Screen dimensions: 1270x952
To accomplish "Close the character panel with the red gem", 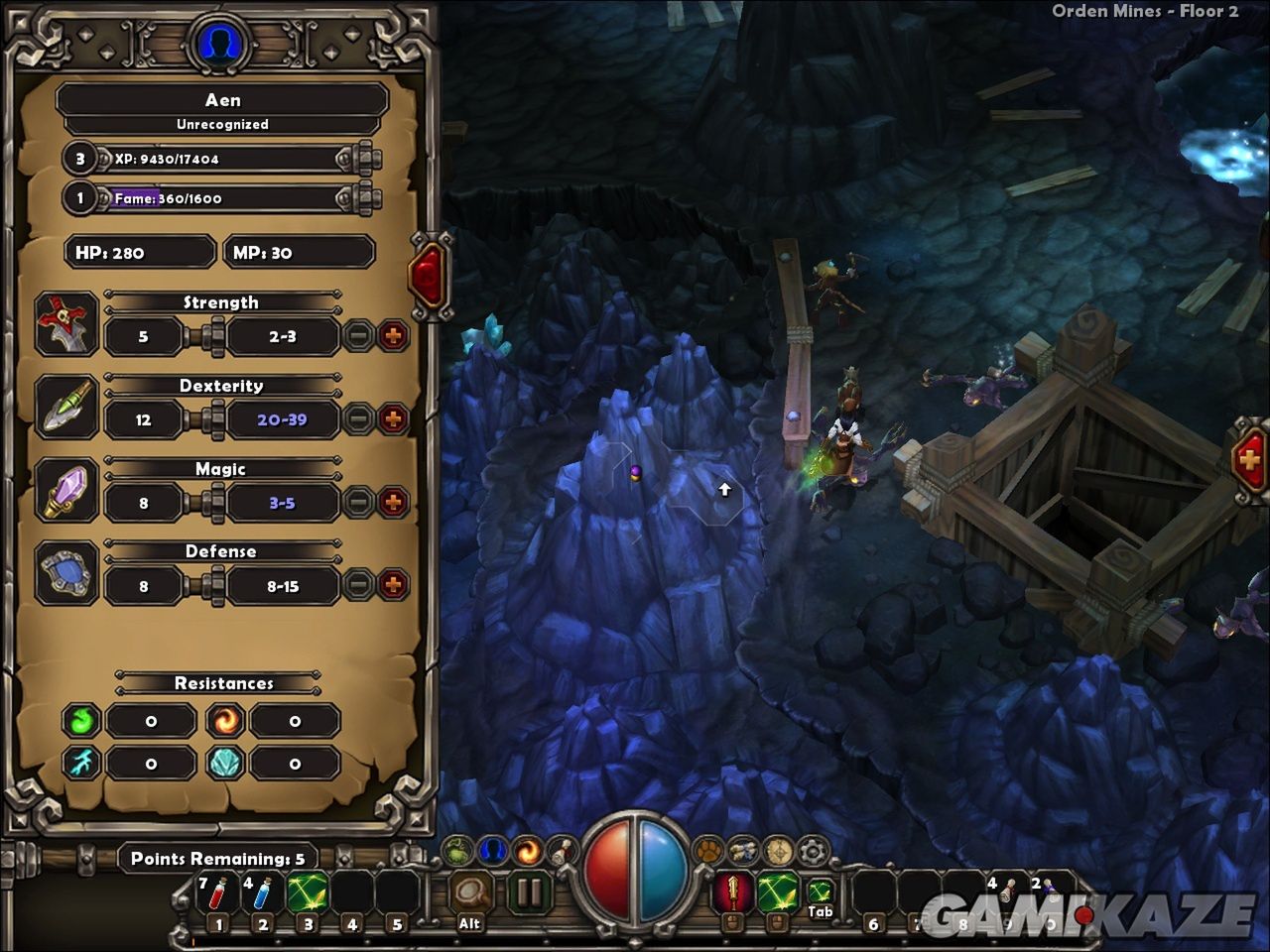I will tap(429, 276).
